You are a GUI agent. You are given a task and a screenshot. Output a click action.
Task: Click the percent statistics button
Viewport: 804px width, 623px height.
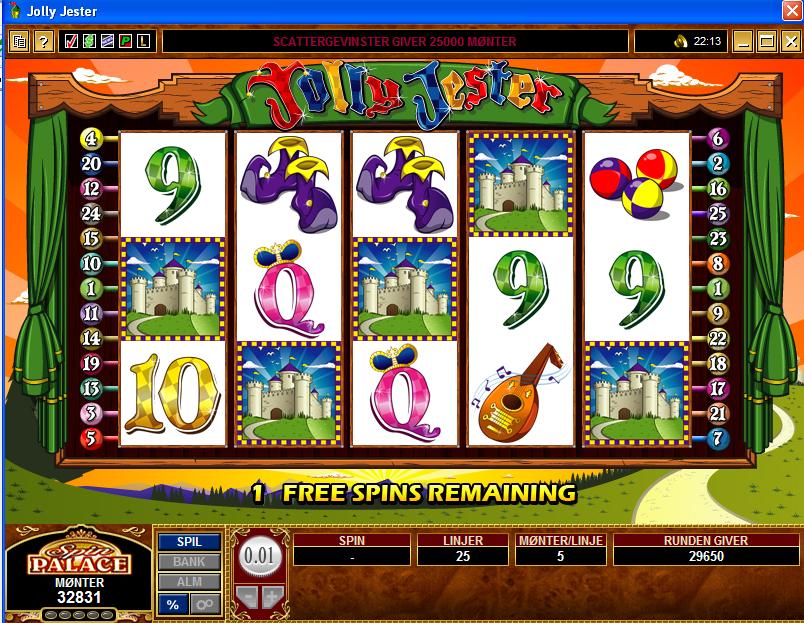[173, 604]
